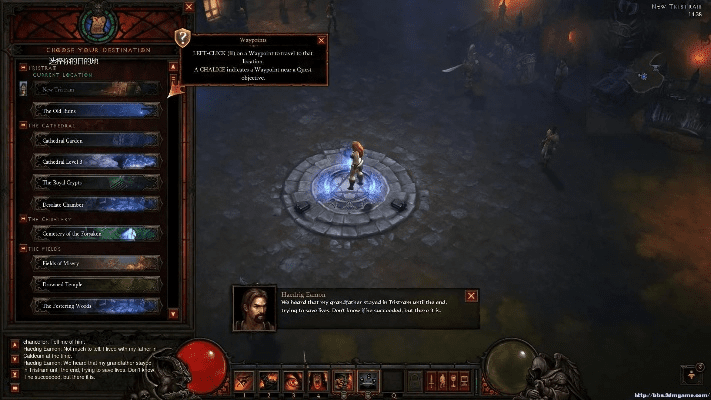The height and width of the screenshot is (400, 711).
Task: Collapse The Cemetery waypoint group
Action: tap(22, 219)
